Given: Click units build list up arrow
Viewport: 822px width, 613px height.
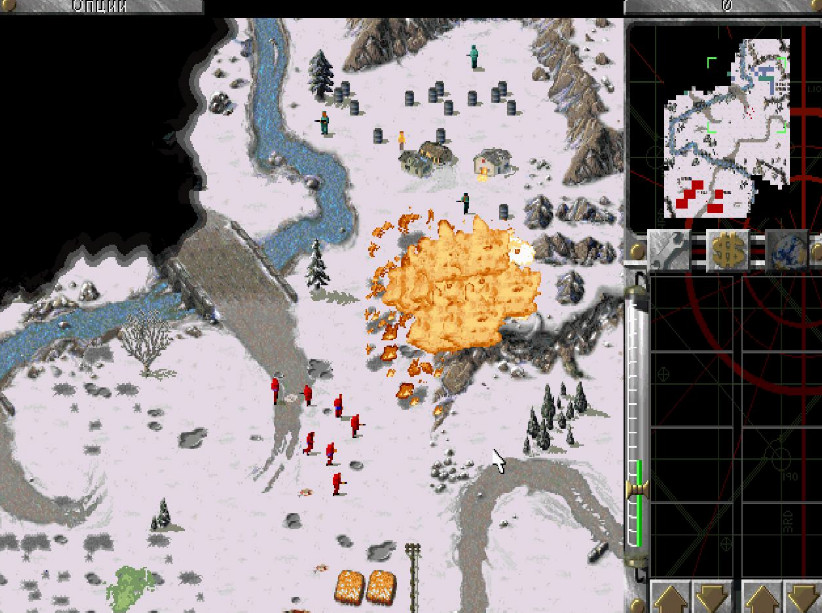Looking at the screenshot, I should tap(764, 598).
